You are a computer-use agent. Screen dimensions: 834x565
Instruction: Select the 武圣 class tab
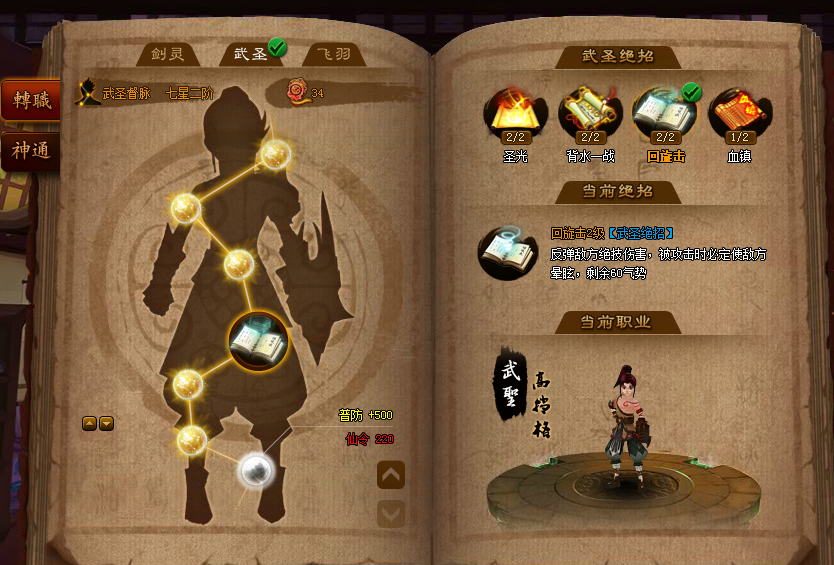click(250, 54)
